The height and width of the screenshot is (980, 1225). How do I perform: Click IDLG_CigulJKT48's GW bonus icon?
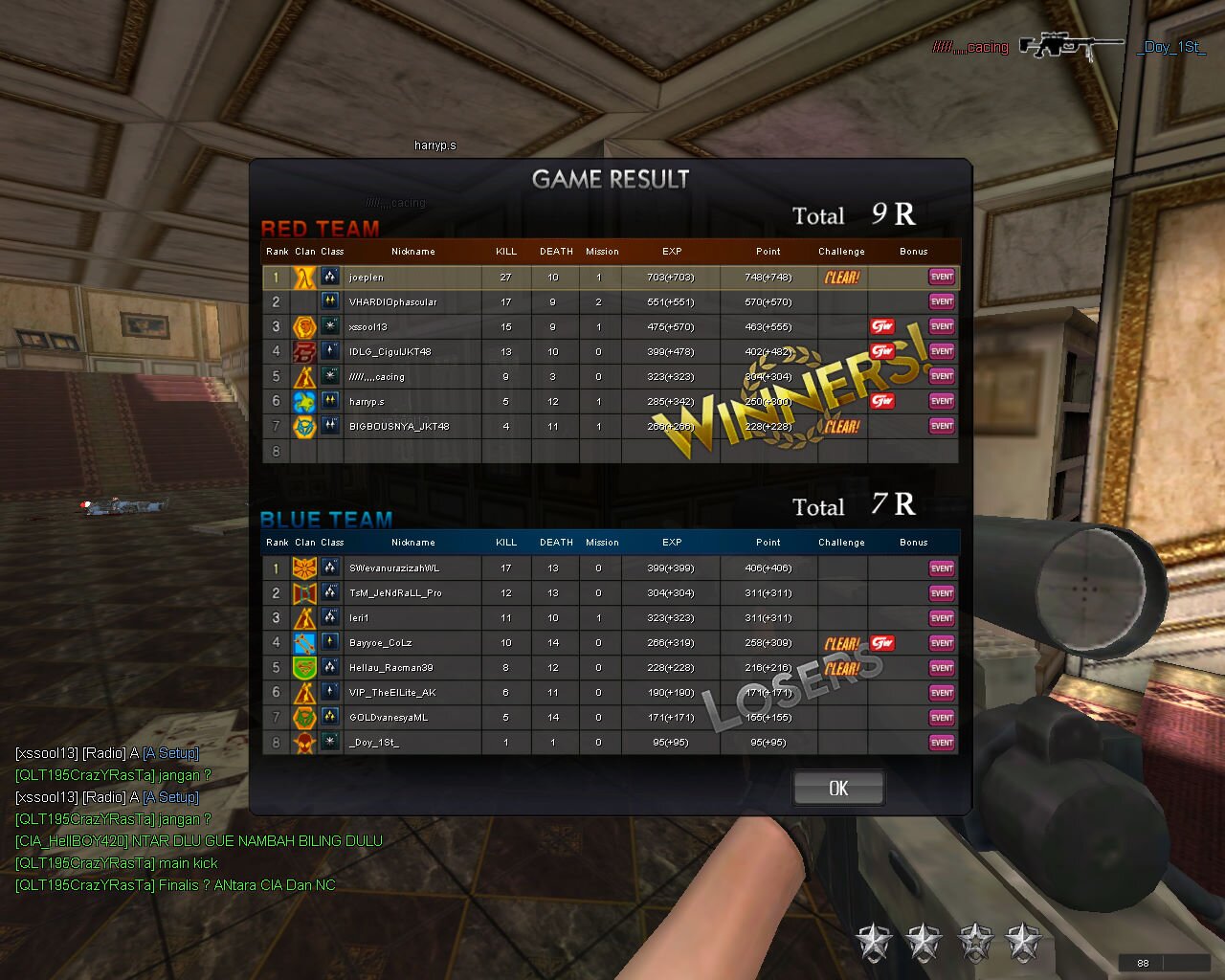point(883,351)
